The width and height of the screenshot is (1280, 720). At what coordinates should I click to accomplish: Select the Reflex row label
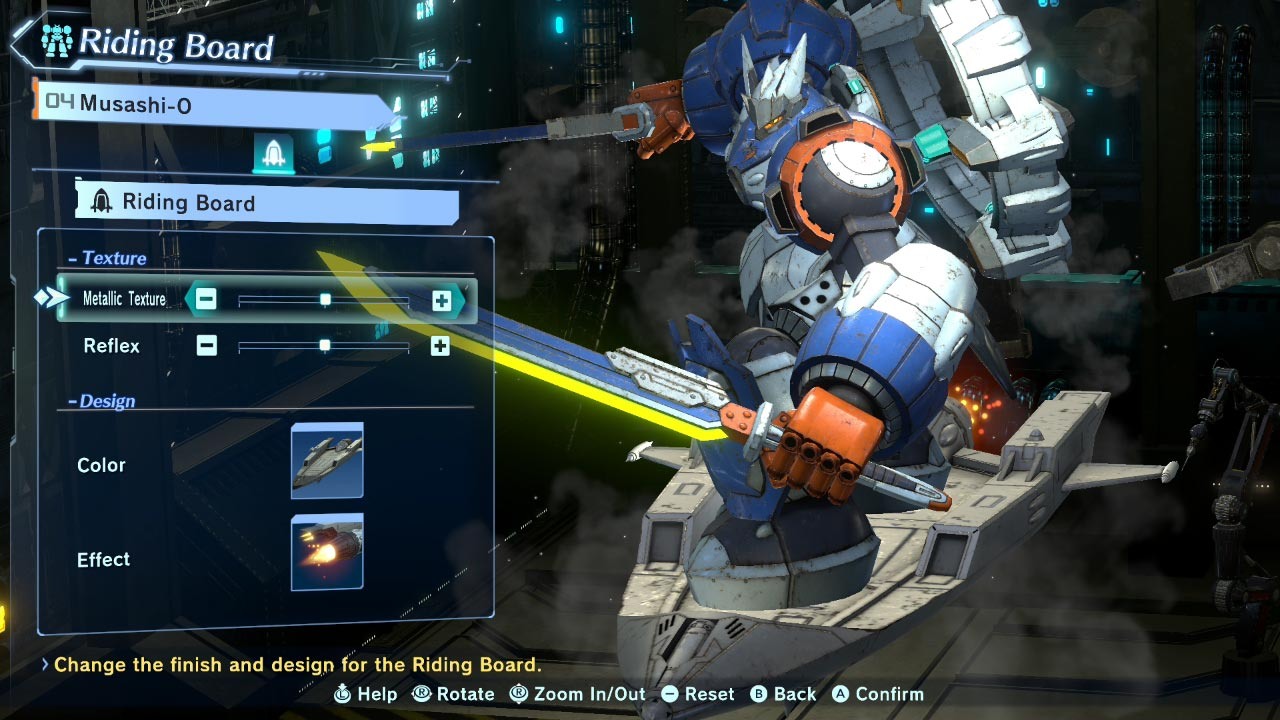pyautogui.click(x=111, y=346)
